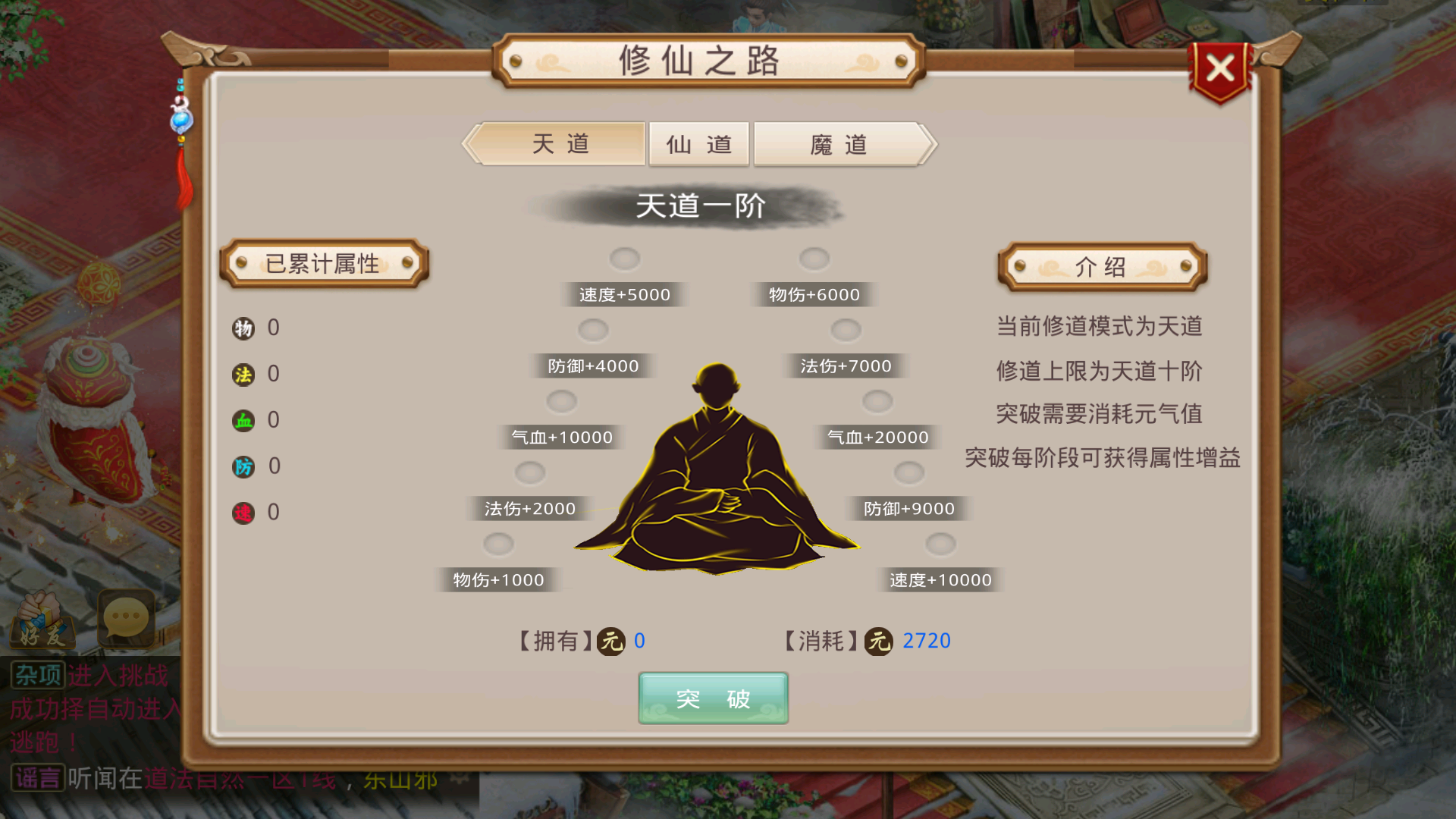This screenshot has width=1456, height=819.
Task: Click the 法 attribute icon
Action: (x=242, y=374)
